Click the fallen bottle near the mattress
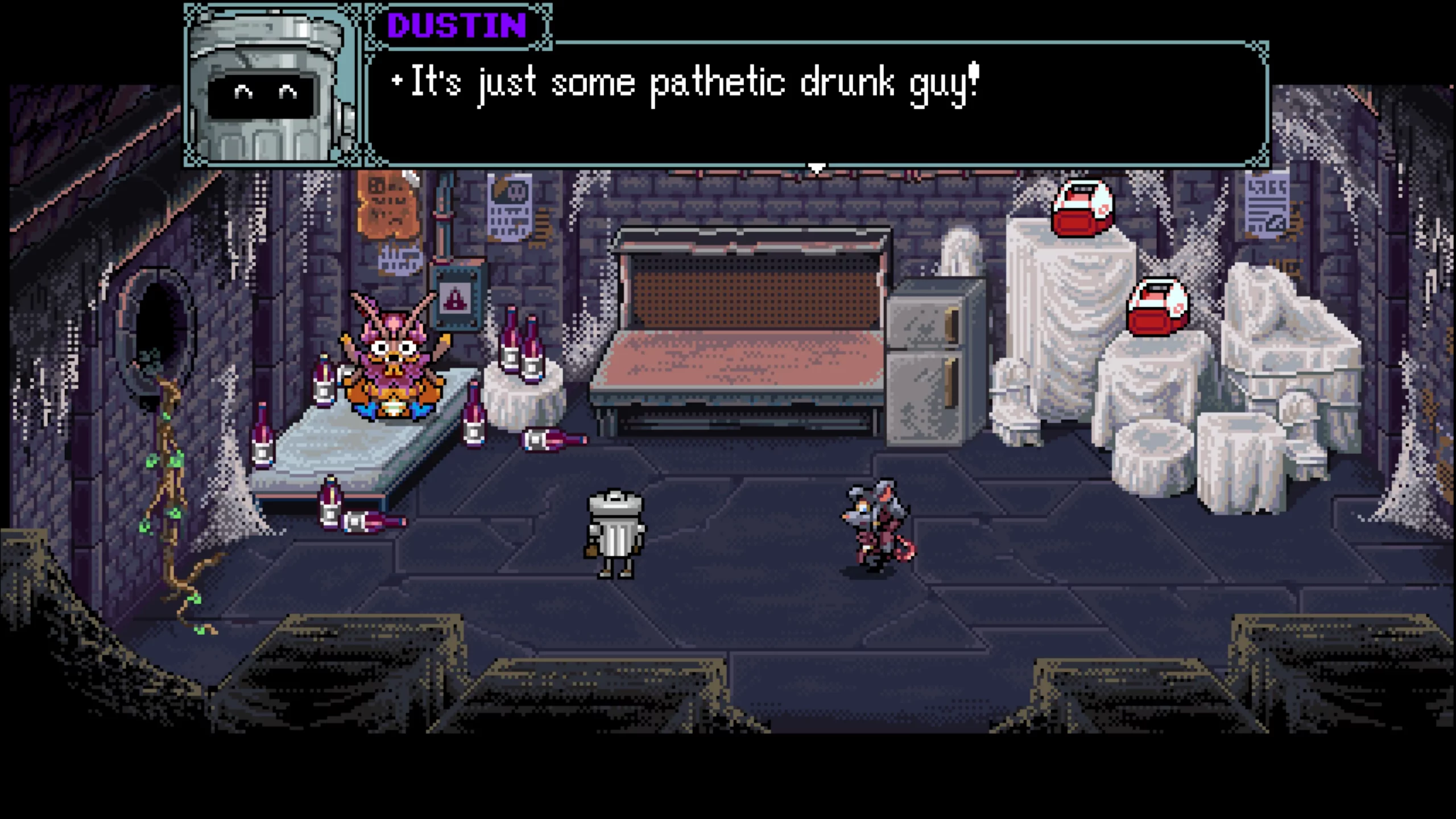The image size is (1456, 819). click(373, 520)
